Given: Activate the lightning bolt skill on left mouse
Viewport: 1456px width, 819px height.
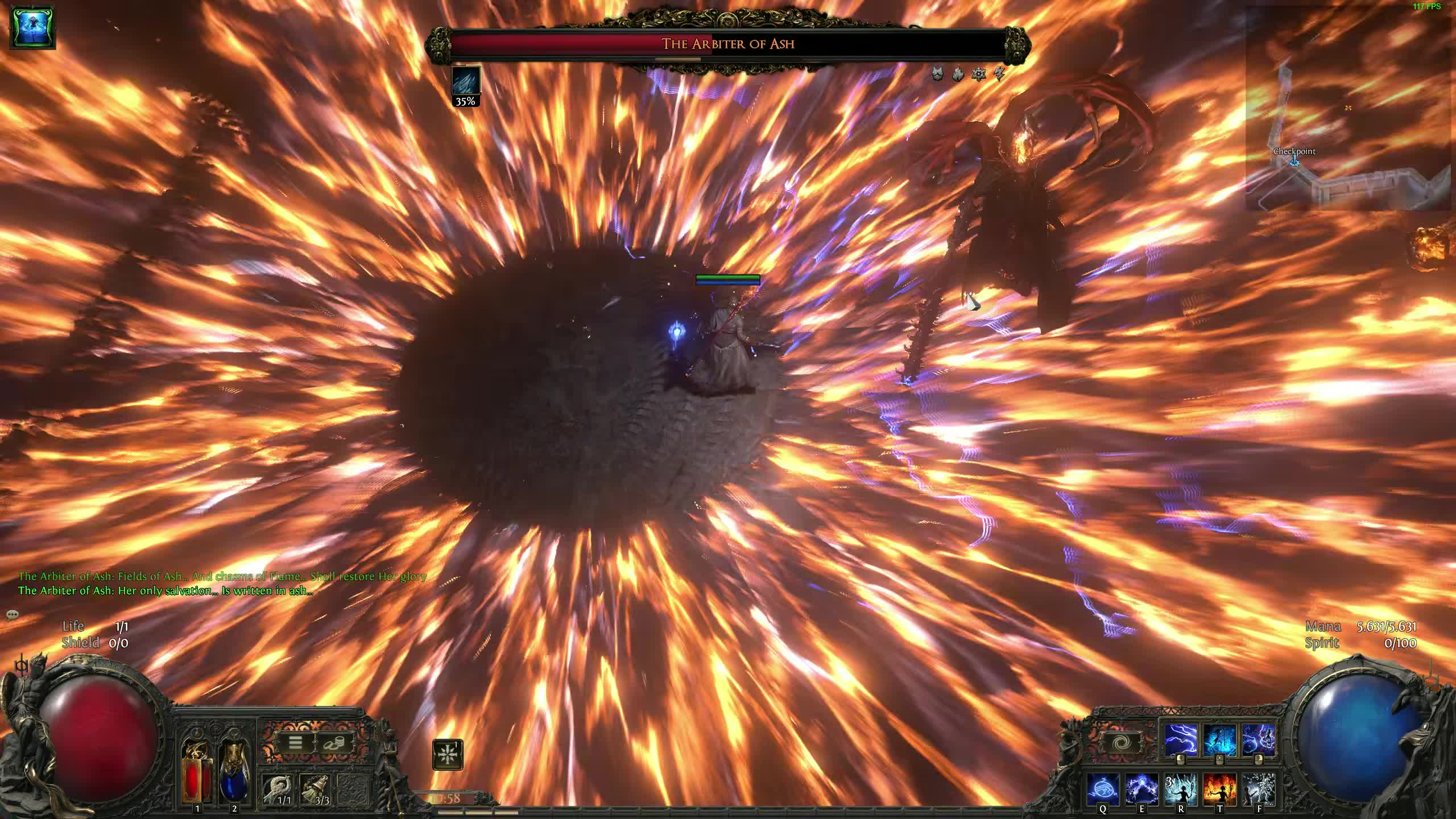Looking at the screenshot, I should coord(1181,741).
